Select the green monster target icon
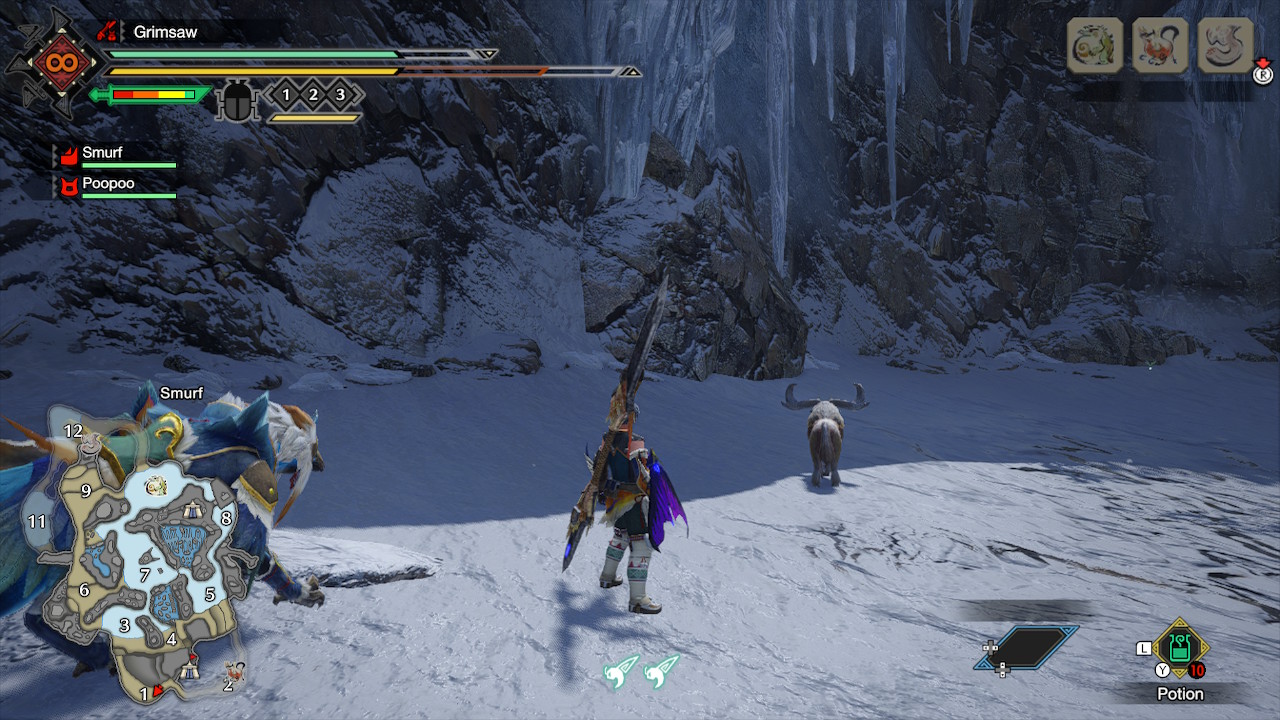This screenshot has width=1280, height=720. point(1095,46)
